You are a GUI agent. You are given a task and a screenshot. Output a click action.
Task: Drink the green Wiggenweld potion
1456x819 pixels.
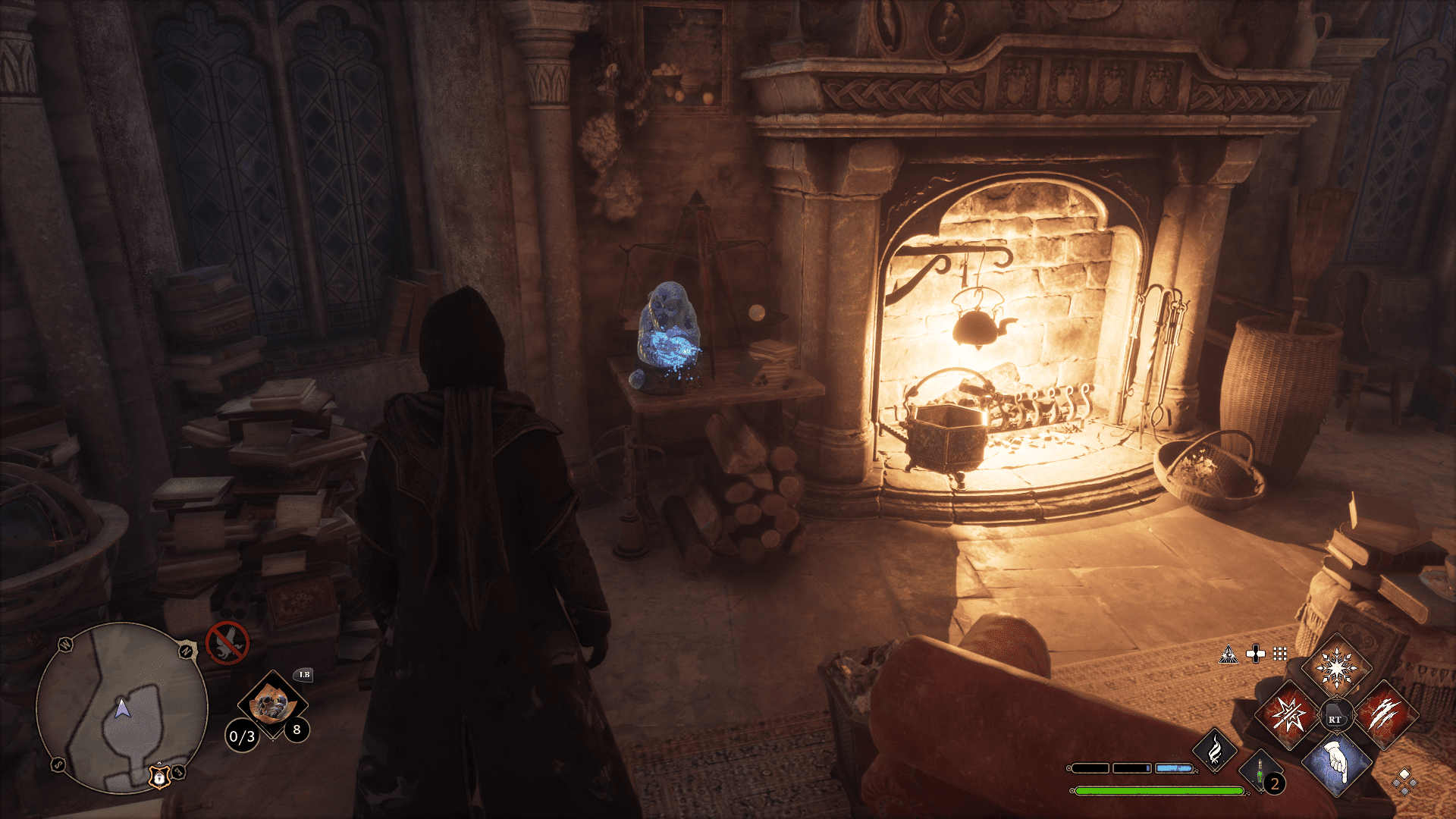(1260, 772)
